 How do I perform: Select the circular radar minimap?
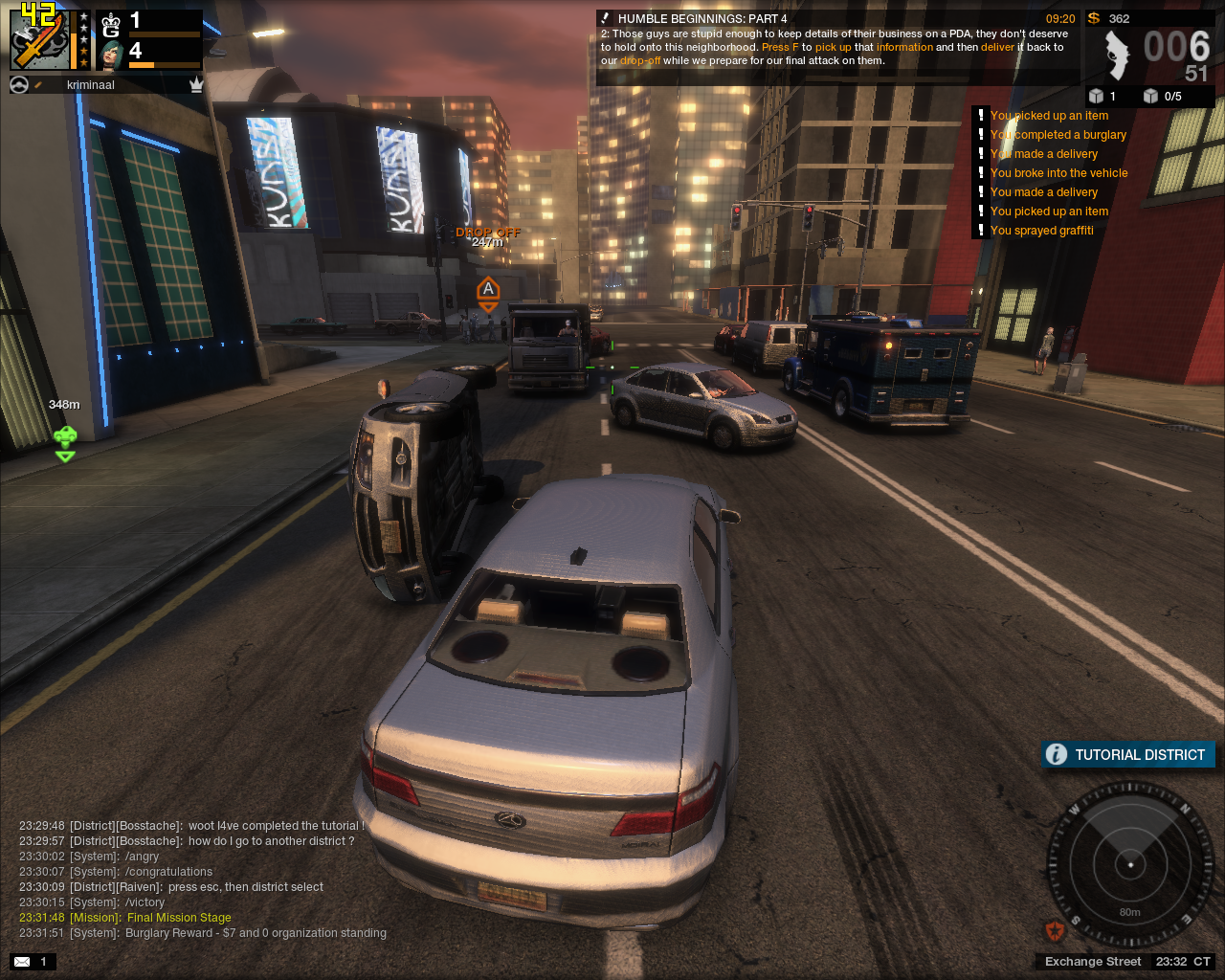click(1130, 864)
